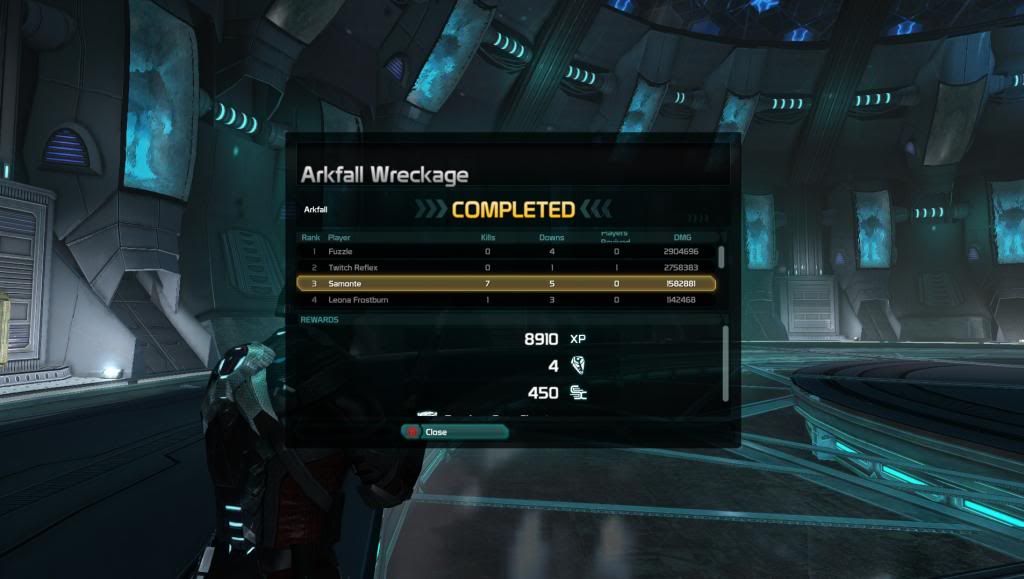
Task: Close the Arkfall Wreckage results panel
Action: (454, 432)
